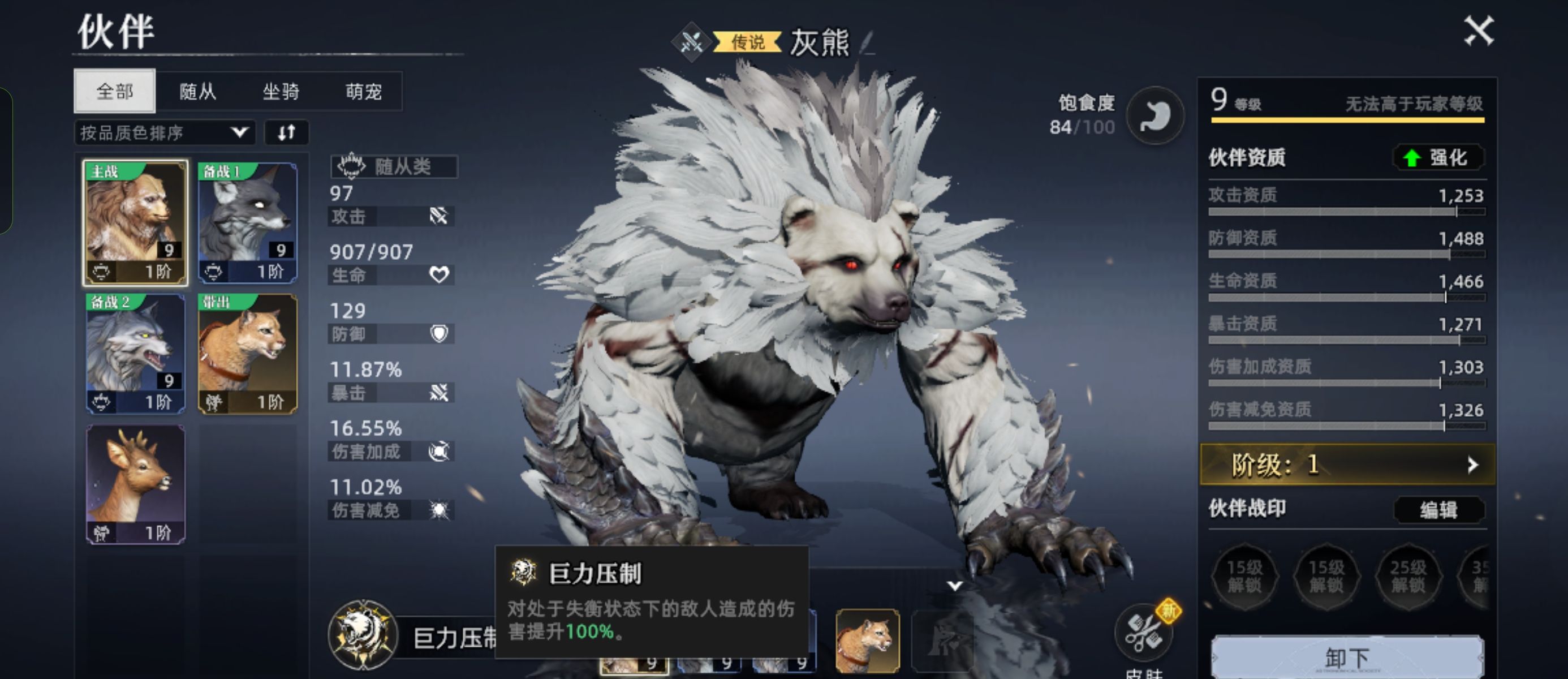
Task: Open the skin scissors-and-comb icon
Action: [x=1143, y=632]
